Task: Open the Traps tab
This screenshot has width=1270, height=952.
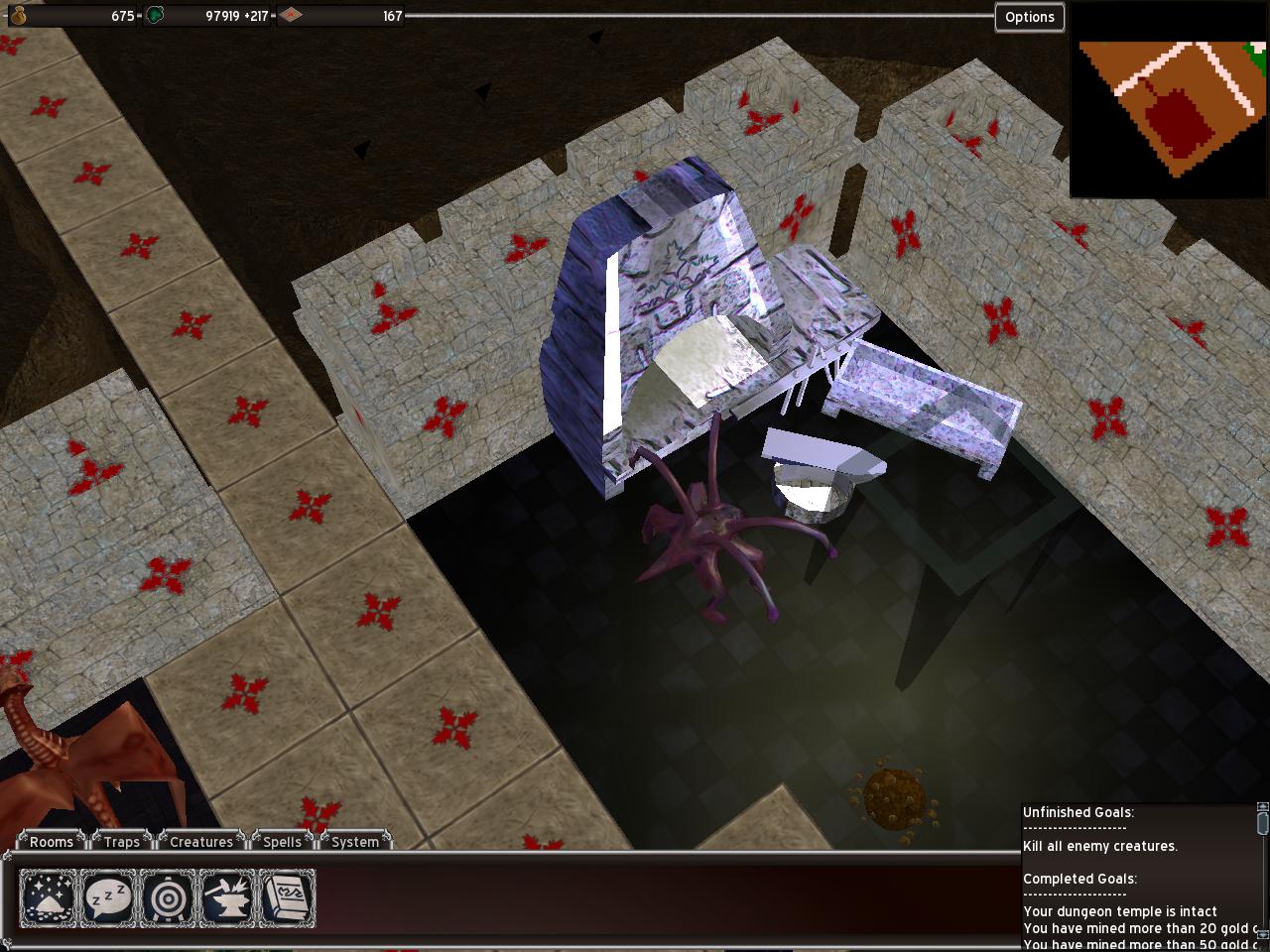Action: 122,842
